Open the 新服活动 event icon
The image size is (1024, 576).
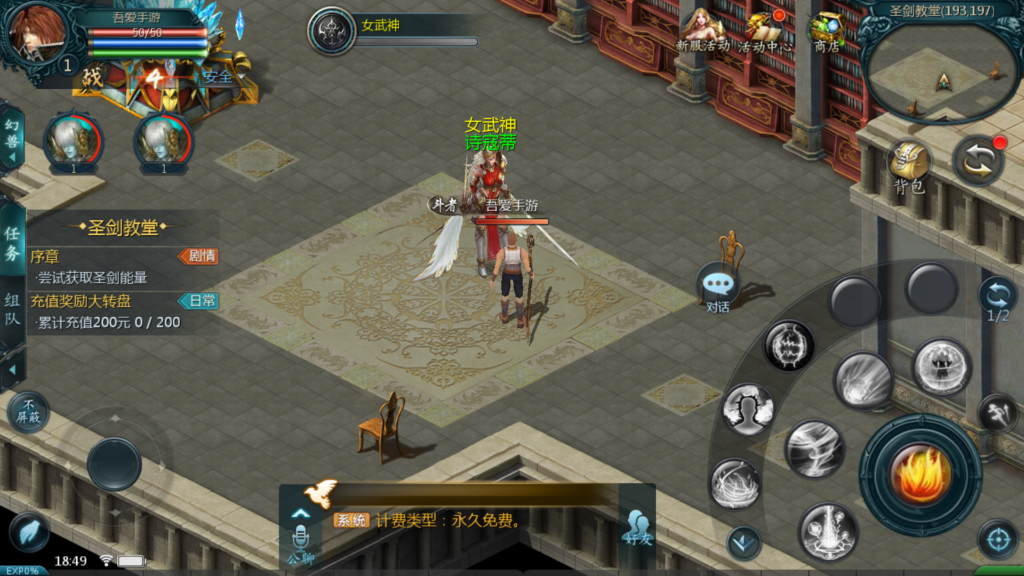click(703, 31)
